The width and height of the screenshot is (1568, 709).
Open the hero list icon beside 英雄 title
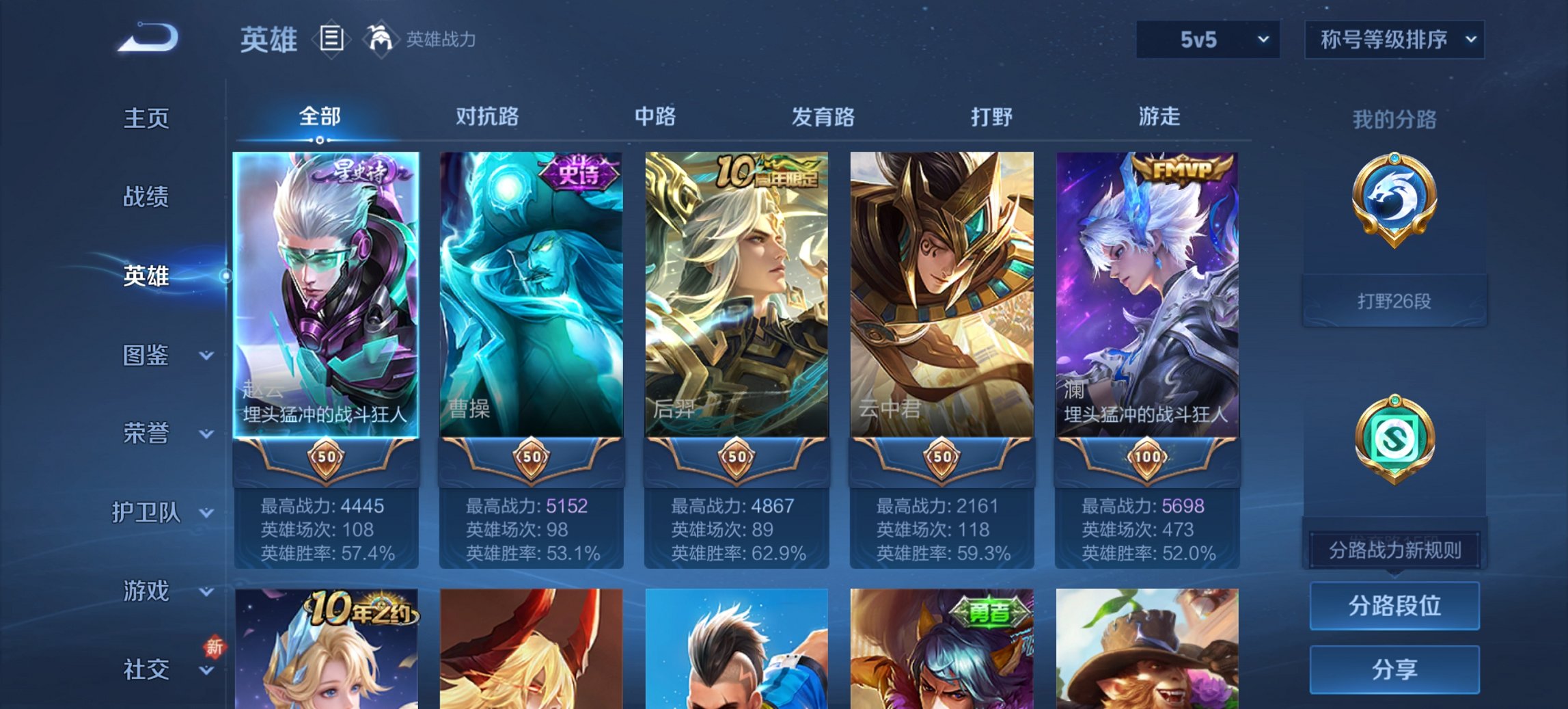pos(333,41)
